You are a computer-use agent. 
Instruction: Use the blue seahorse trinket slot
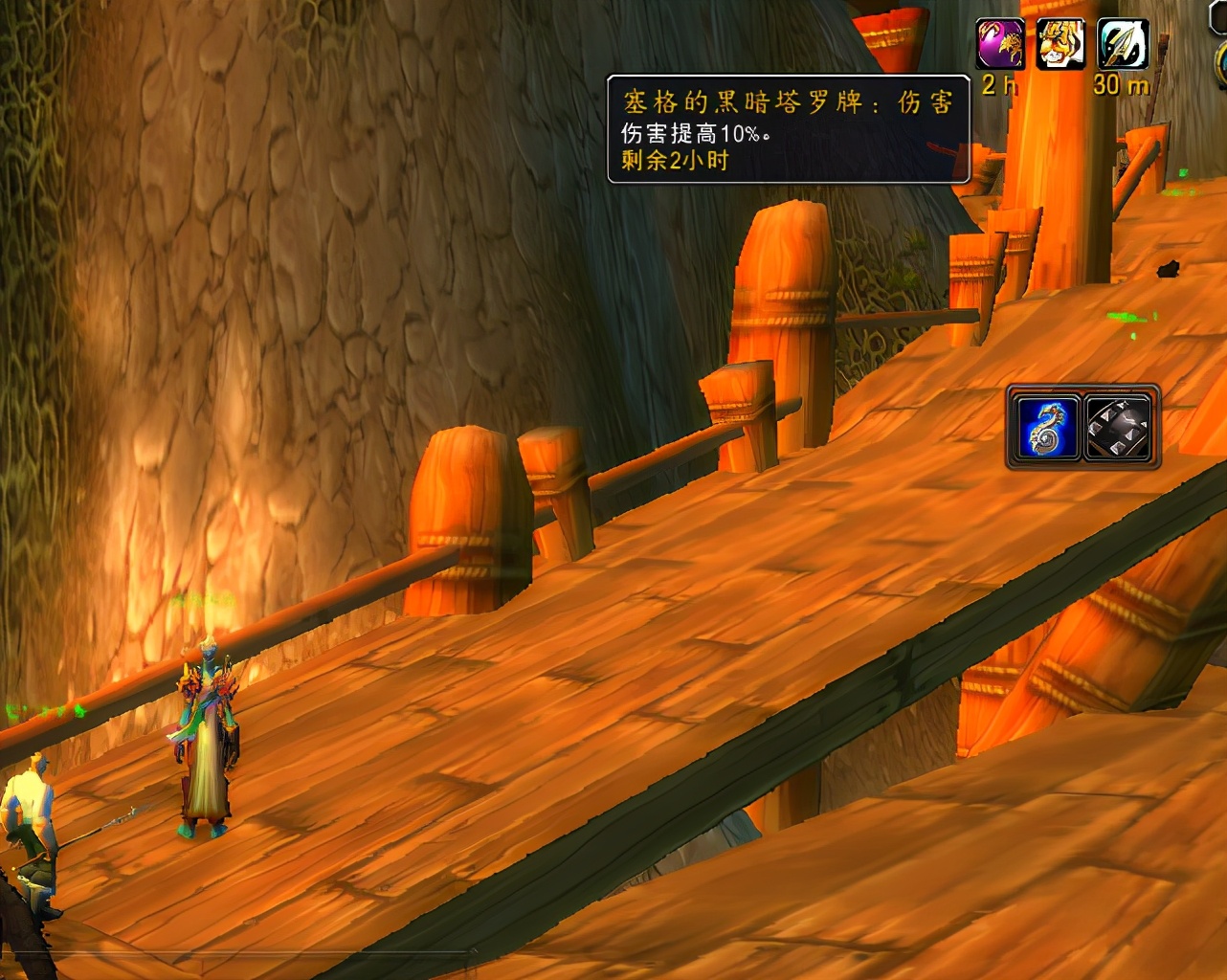point(1046,428)
